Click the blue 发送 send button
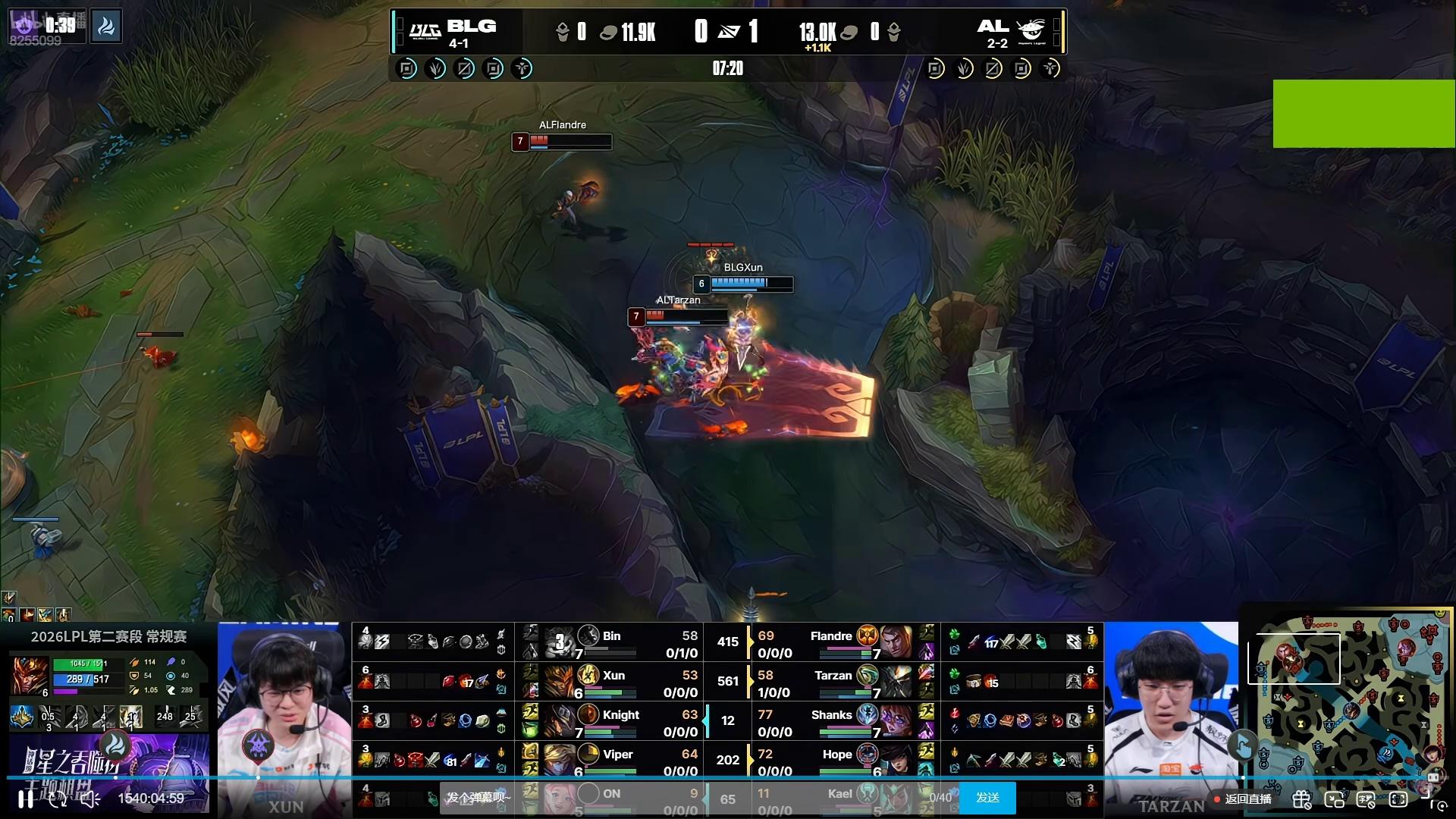 (x=987, y=798)
